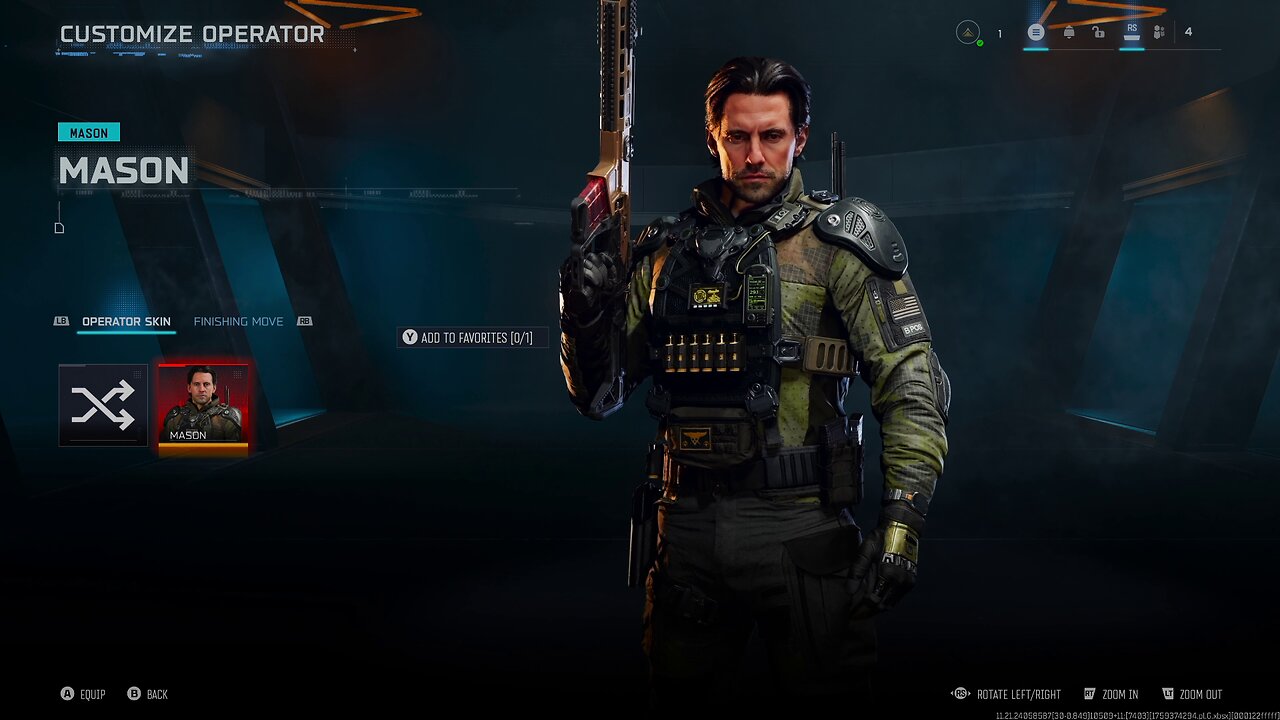Equip the selected operator skin
Screen dimensions: 1280x720
pos(83,694)
